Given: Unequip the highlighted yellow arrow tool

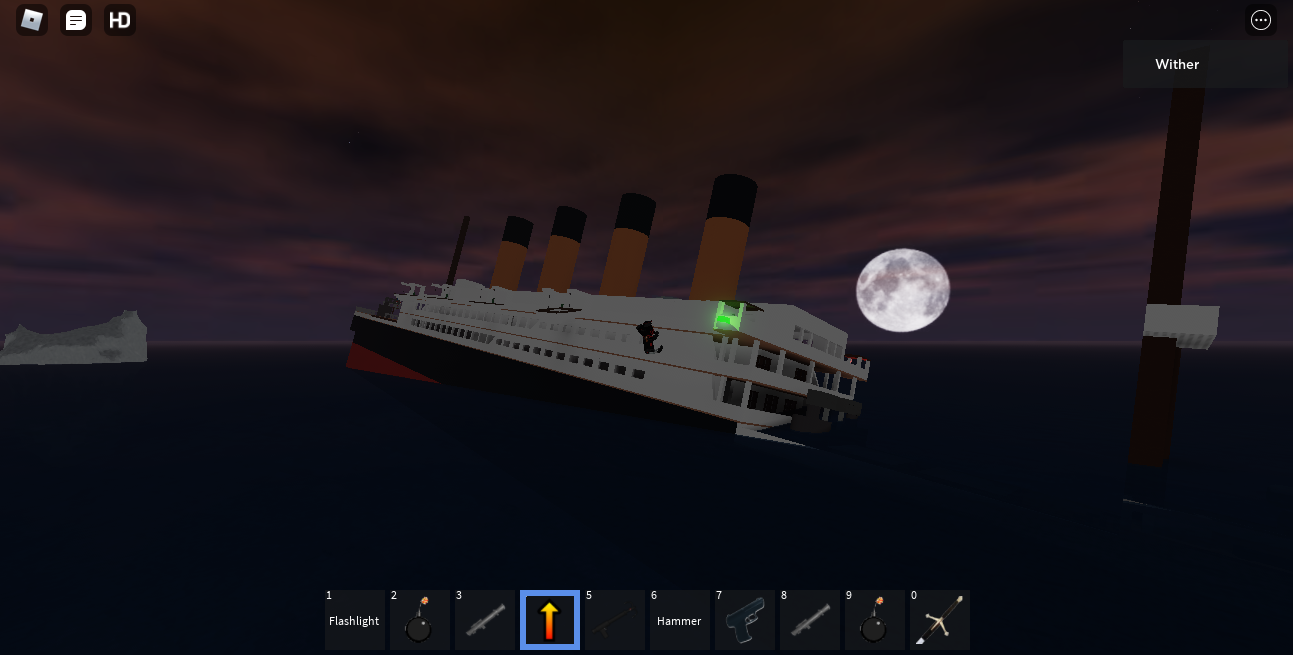Looking at the screenshot, I should 550,620.
